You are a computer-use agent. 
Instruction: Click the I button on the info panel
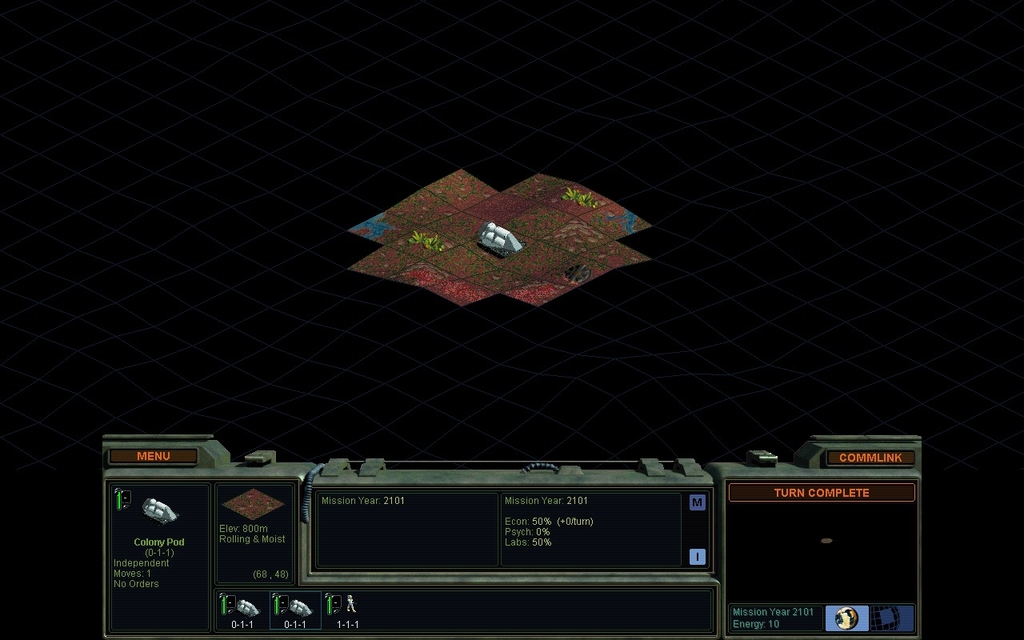click(x=697, y=556)
